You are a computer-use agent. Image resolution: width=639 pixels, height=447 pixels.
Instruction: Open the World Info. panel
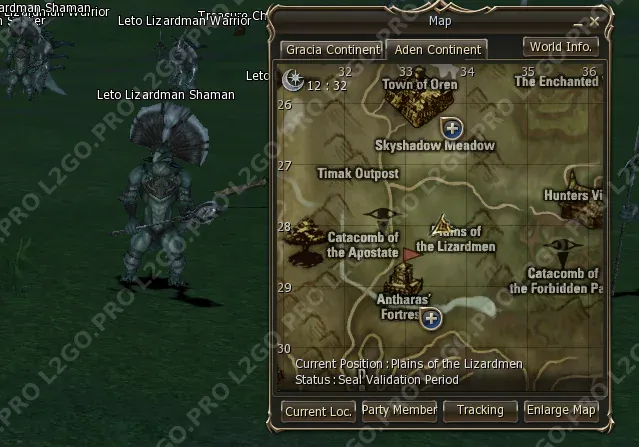tap(561, 46)
